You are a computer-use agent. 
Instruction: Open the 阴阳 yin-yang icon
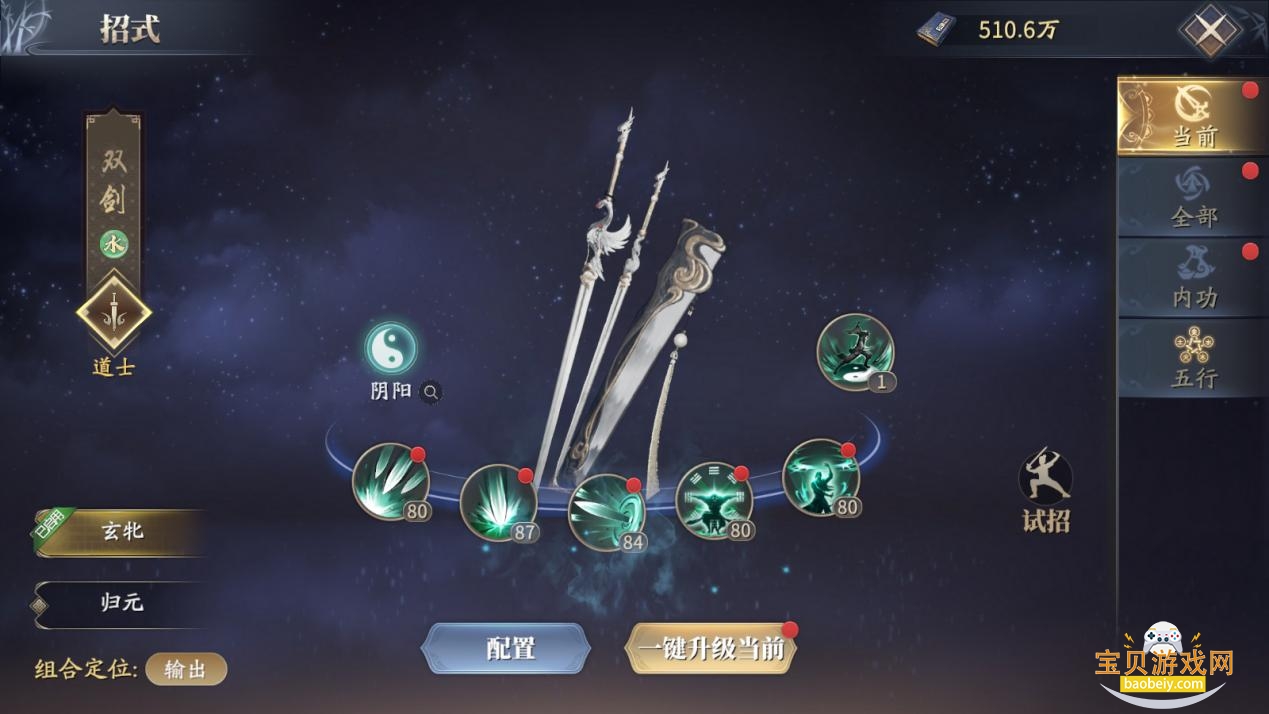[390, 348]
